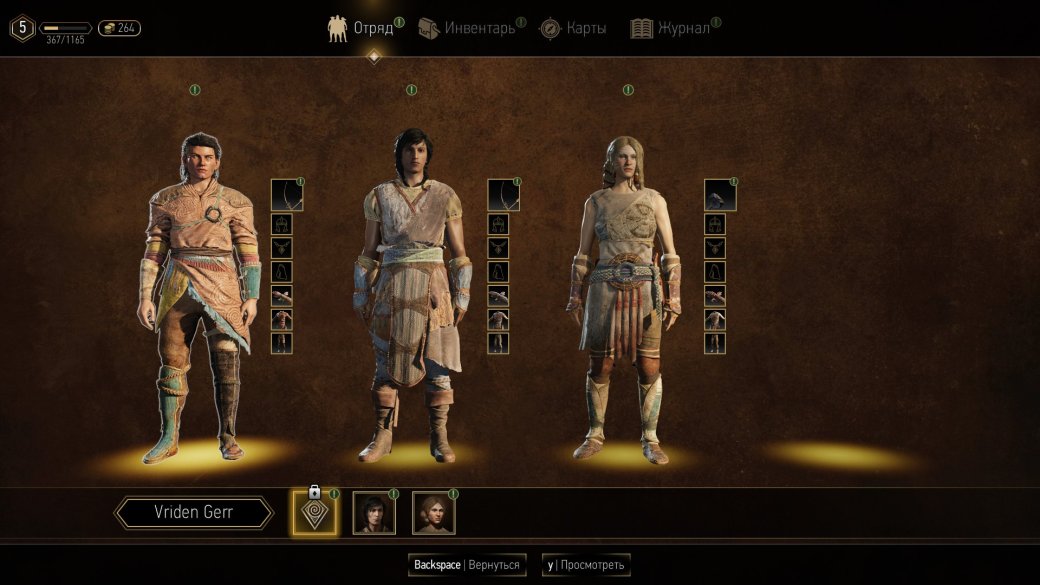Image resolution: width=1040 pixels, height=585 pixels.
Task: Select Vriden Gerr's bracers slot
Action: tap(282, 295)
